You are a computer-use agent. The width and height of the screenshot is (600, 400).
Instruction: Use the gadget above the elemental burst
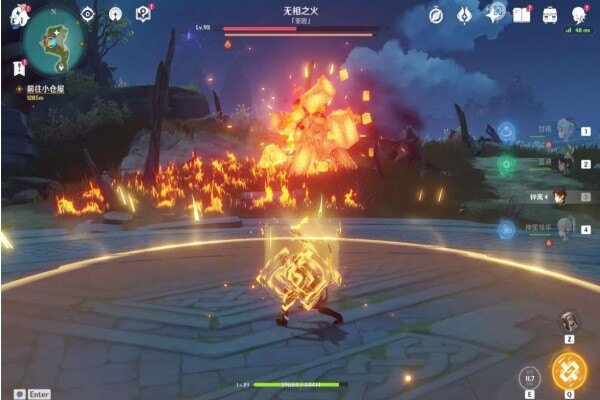pos(569,321)
